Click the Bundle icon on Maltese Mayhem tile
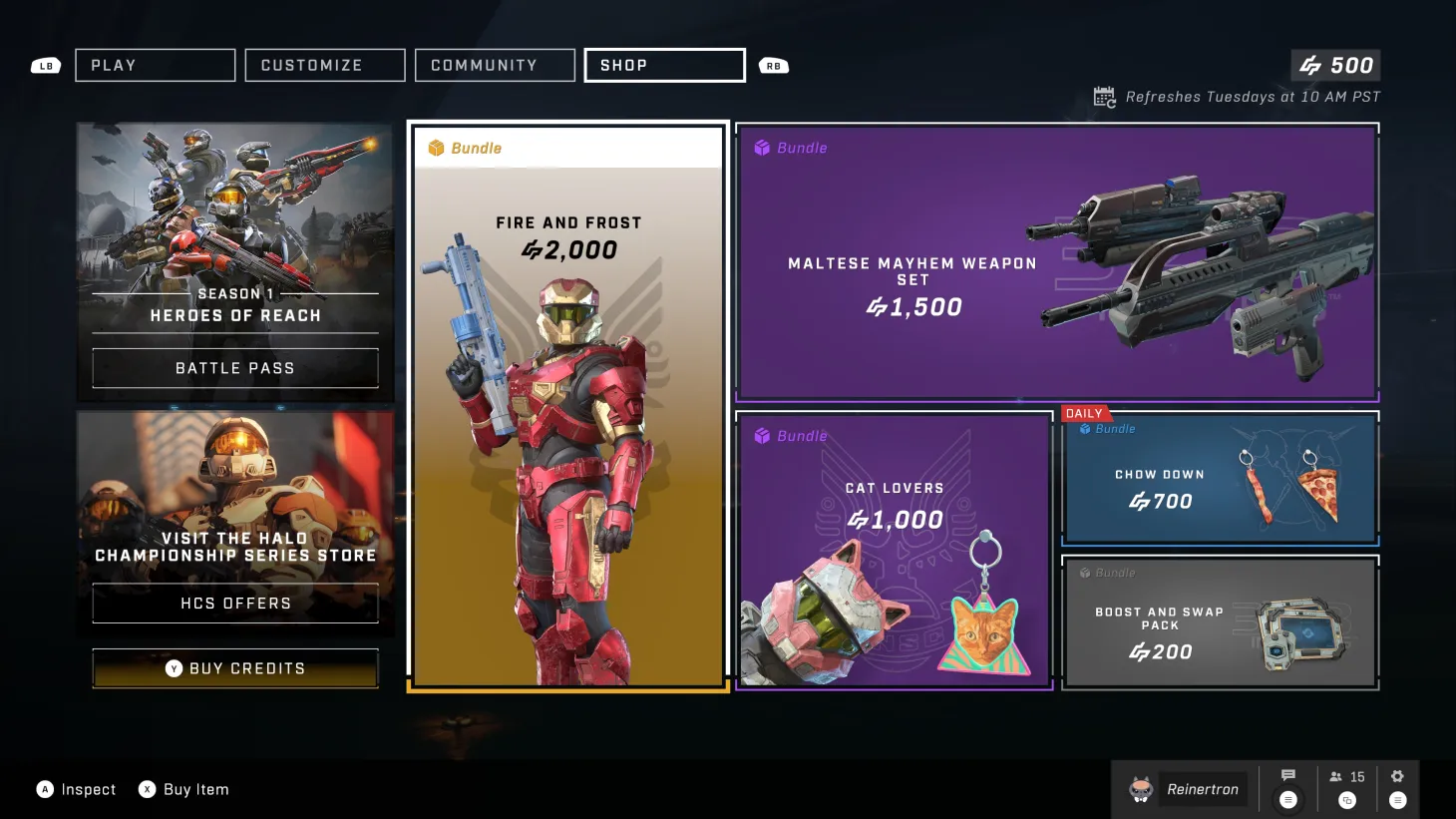 click(x=761, y=148)
